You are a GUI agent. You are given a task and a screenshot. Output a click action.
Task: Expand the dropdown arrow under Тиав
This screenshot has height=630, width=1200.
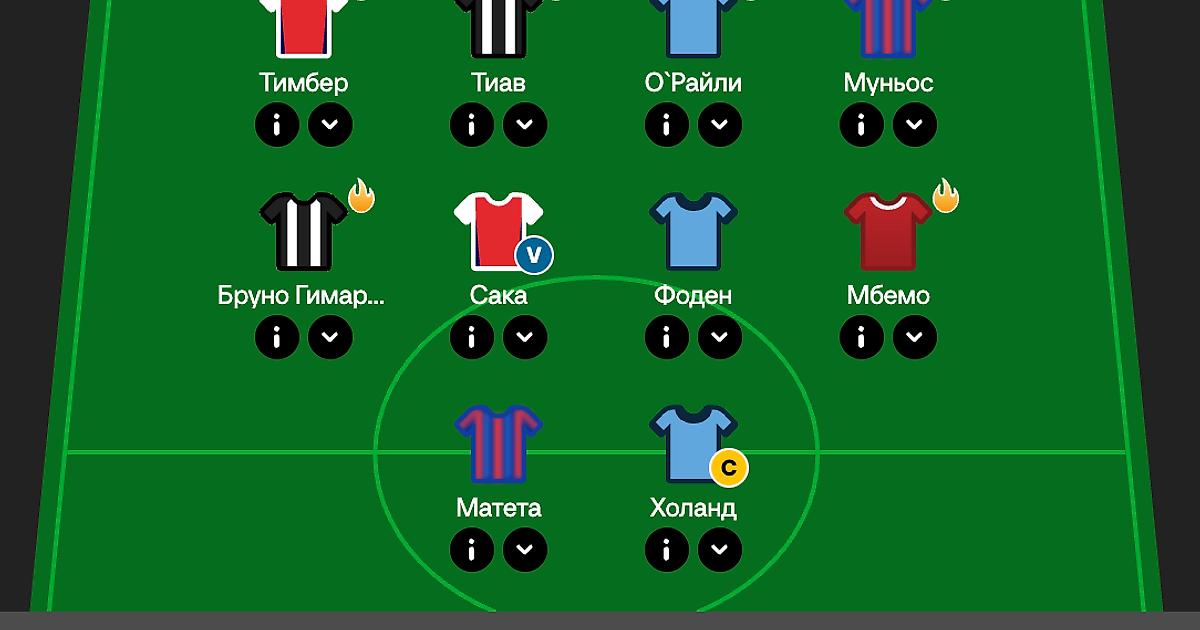(x=524, y=125)
